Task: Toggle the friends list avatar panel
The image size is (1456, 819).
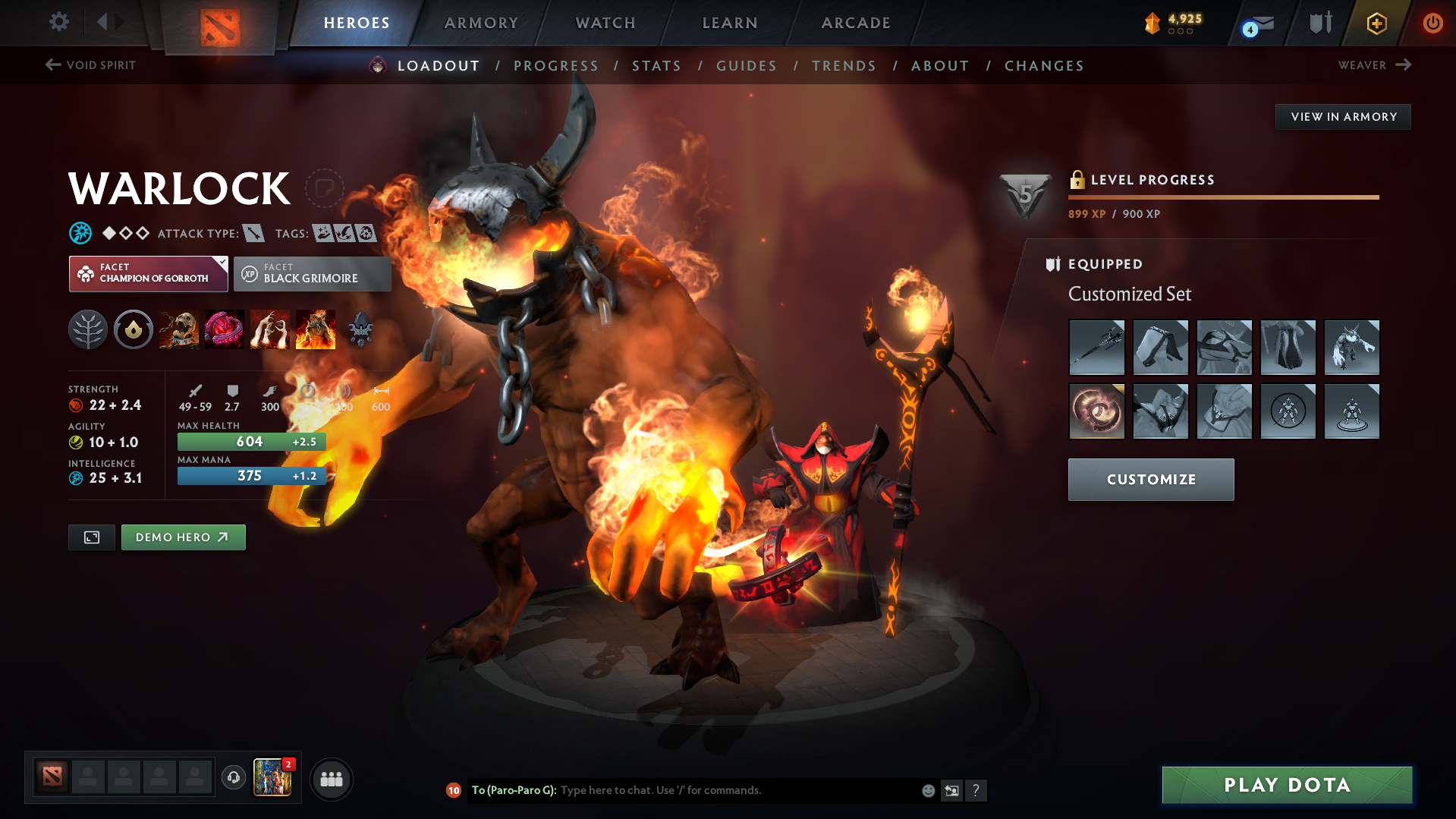Action: click(331, 779)
